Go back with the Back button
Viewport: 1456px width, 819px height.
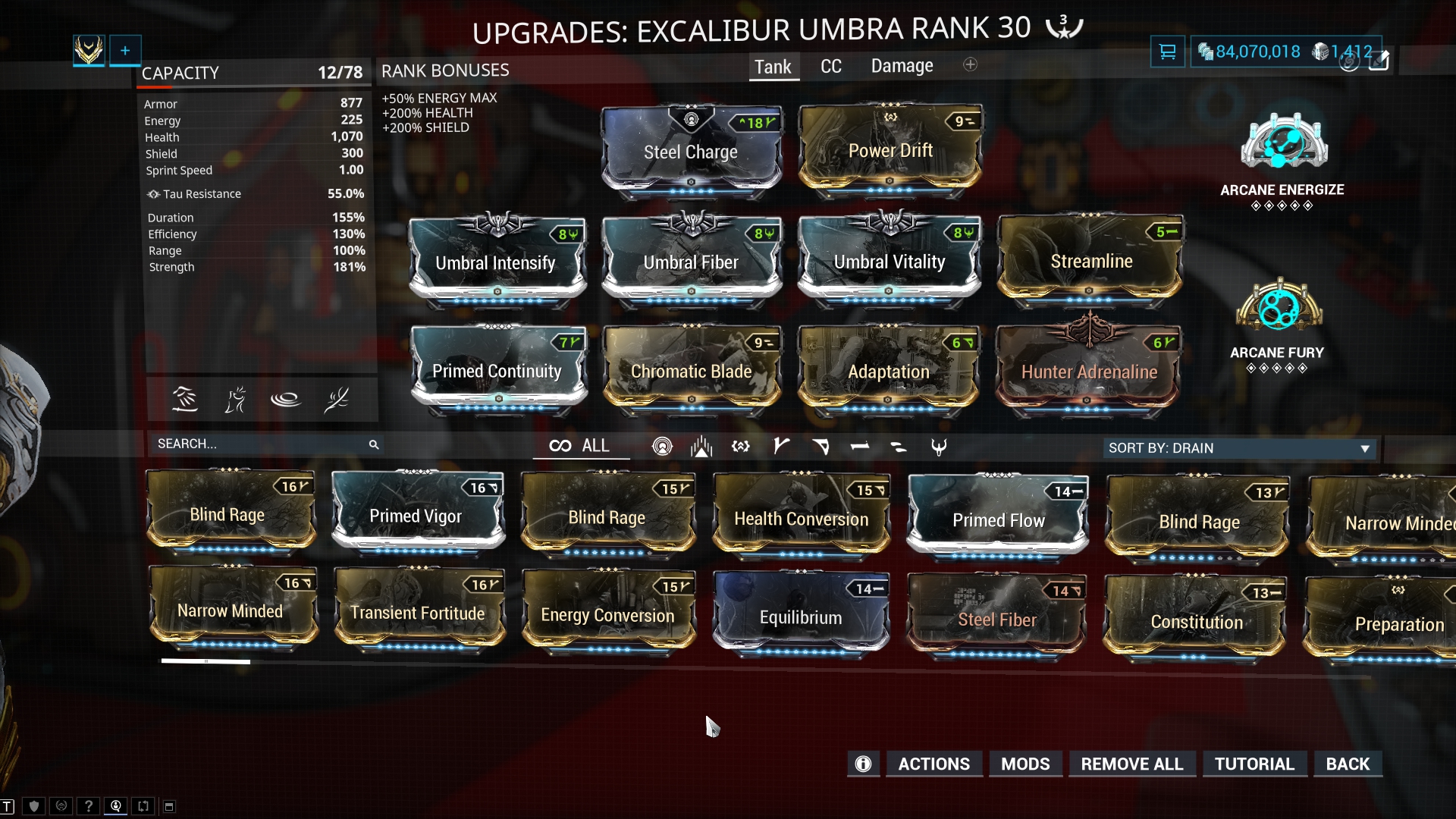tap(1348, 764)
